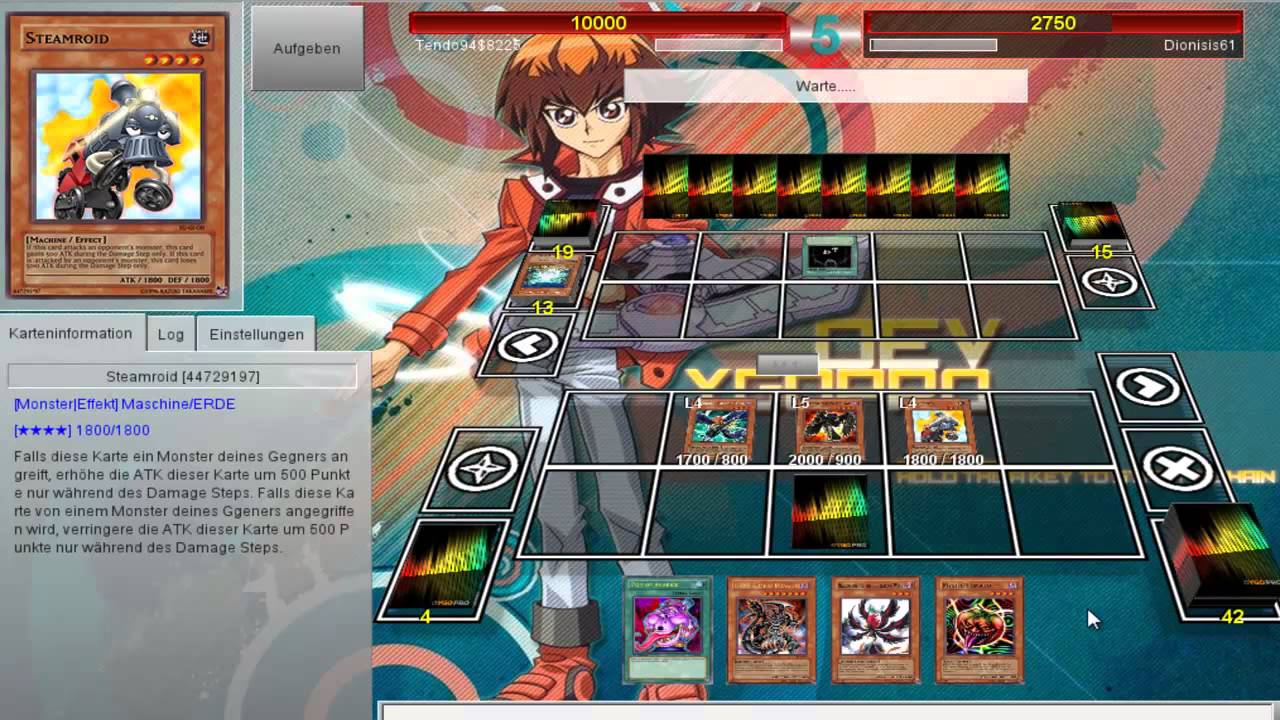Select the opponent's face-up green spell card
The width and height of the screenshot is (1280, 720).
(x=829, y=256)
